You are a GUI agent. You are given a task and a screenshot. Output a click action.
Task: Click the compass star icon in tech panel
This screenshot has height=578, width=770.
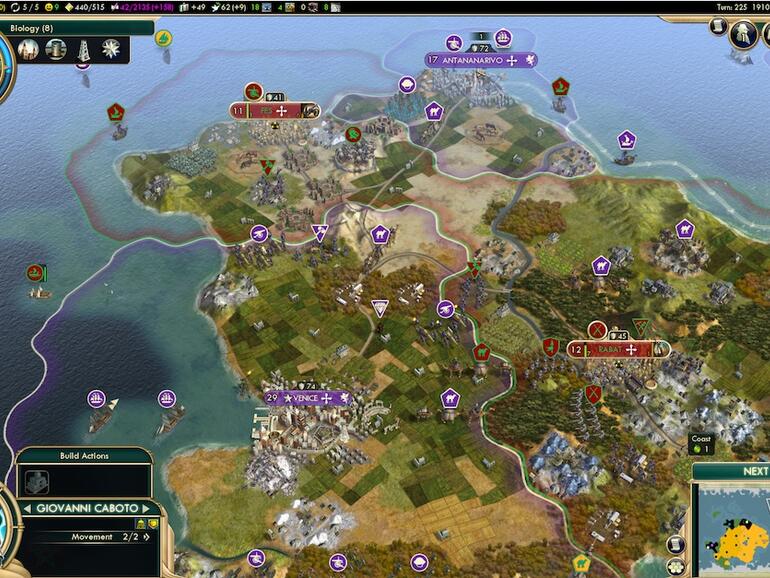pyautogui.click(x=111, y=48)
